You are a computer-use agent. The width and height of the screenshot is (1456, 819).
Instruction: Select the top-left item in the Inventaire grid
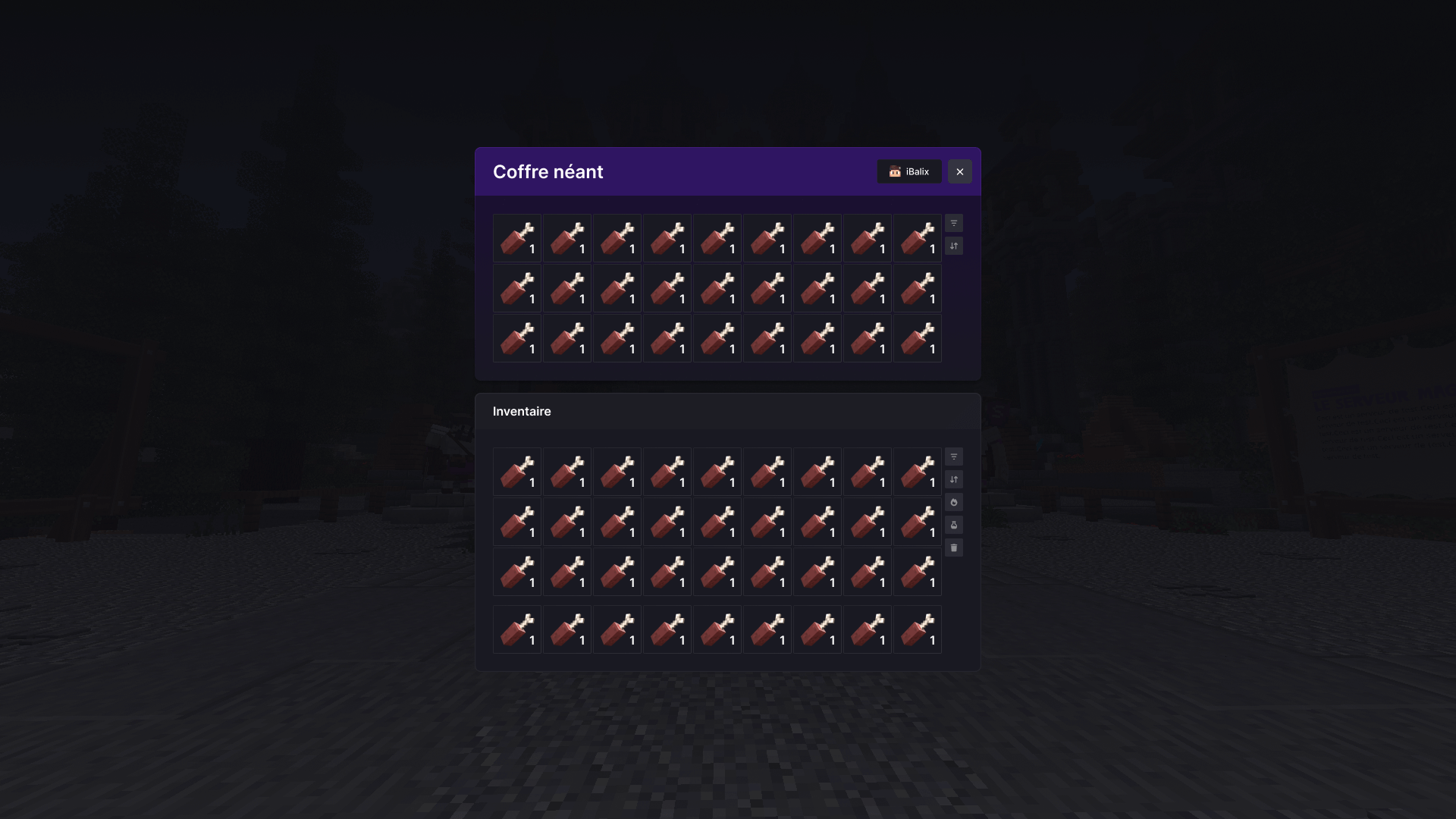[x=517, y=471]
